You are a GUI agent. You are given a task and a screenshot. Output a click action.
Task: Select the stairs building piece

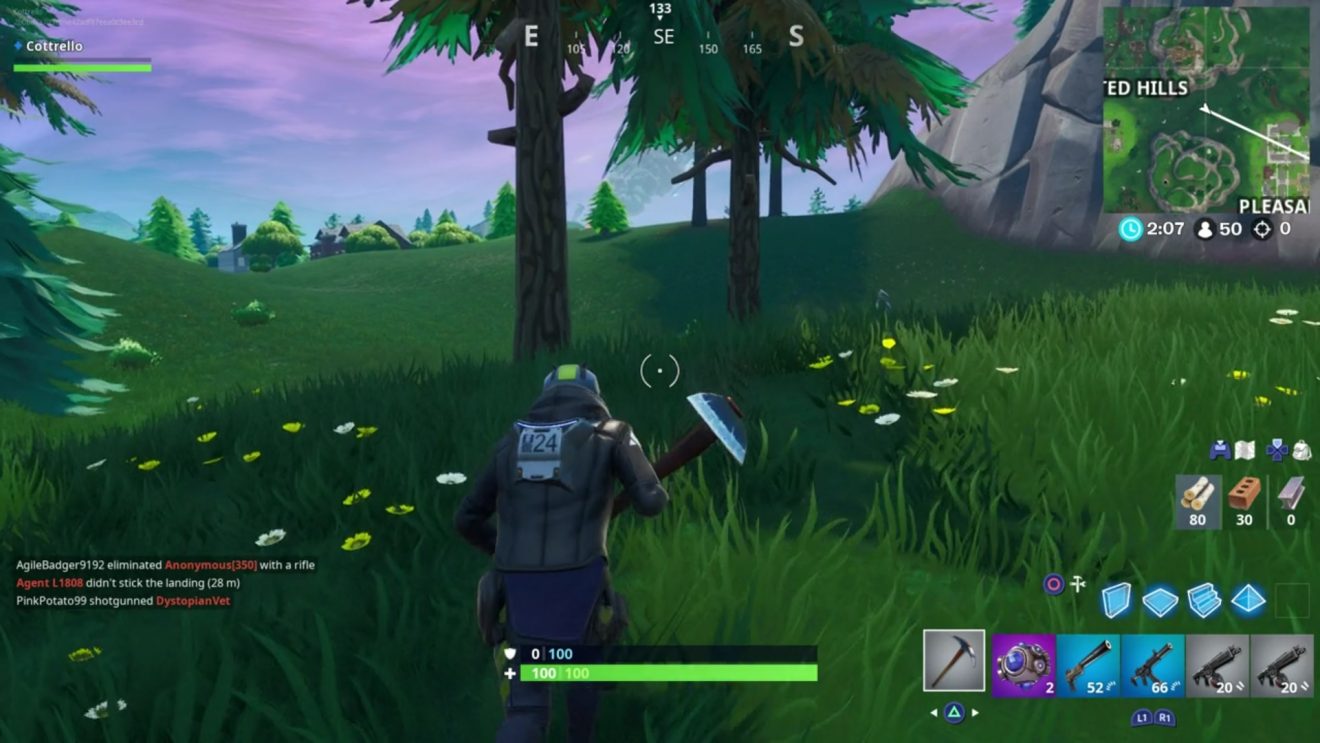pyautogui.click(x=1203, y=598)
